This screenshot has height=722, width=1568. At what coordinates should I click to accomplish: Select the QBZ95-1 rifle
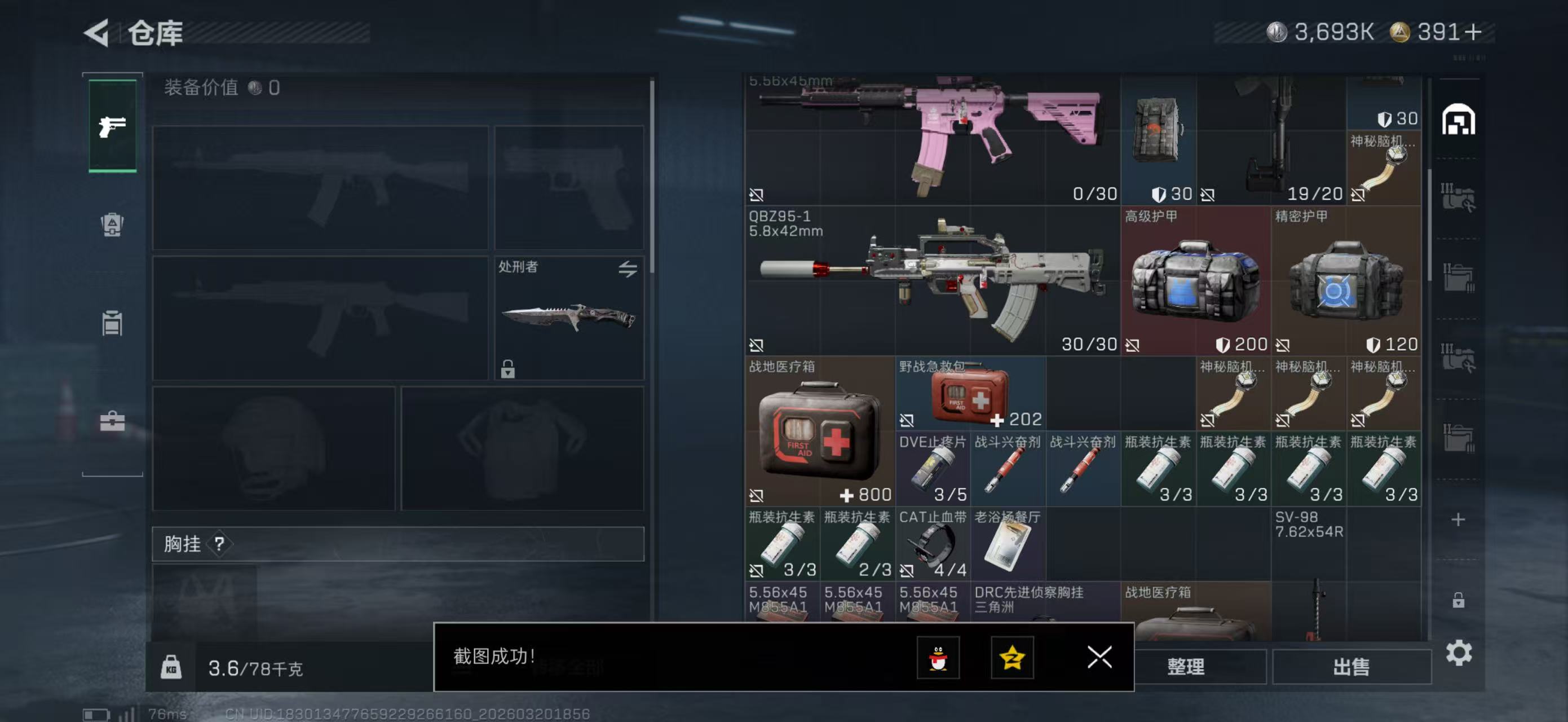pos(931,281)
